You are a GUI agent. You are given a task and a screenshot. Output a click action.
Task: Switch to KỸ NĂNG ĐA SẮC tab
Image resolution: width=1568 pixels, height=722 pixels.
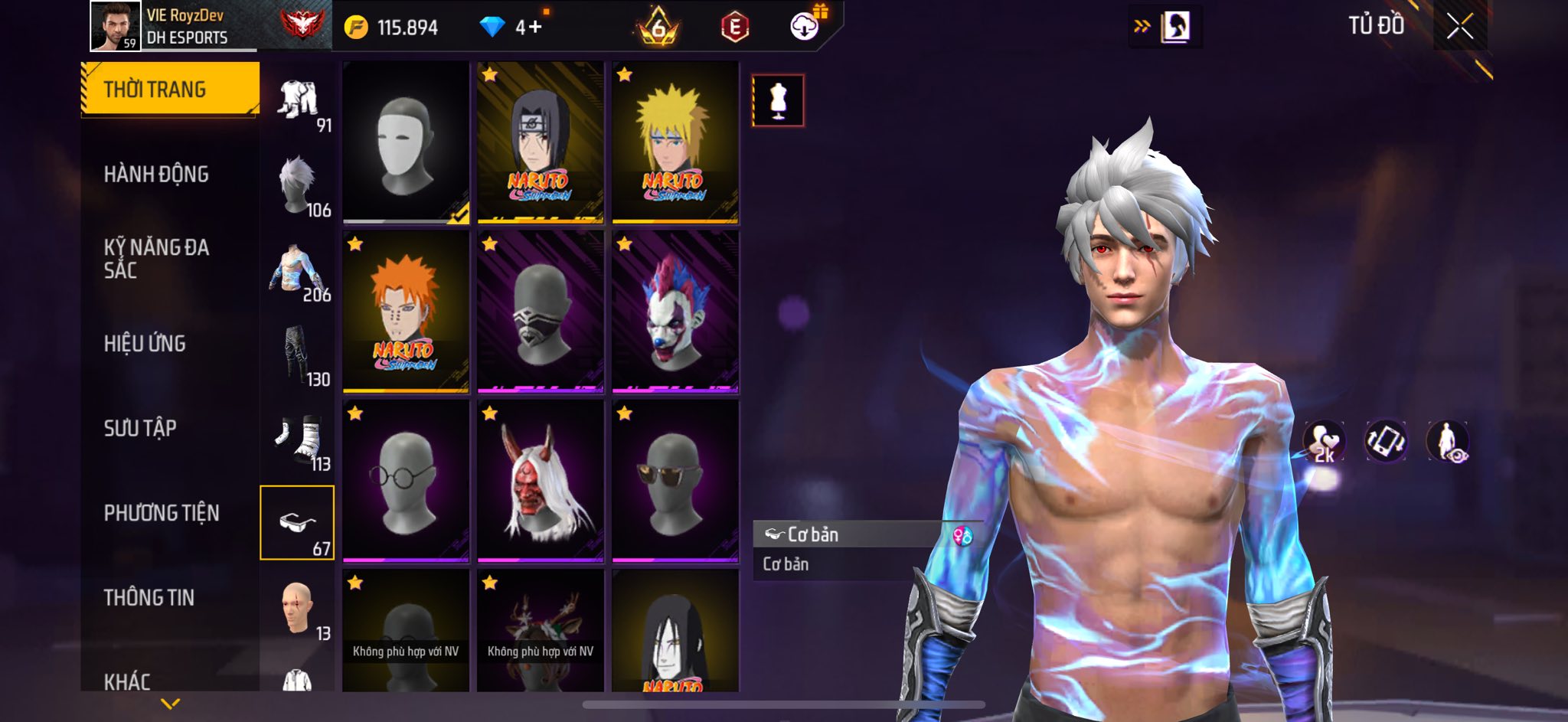pyautogui.click(x=156, y=259)
